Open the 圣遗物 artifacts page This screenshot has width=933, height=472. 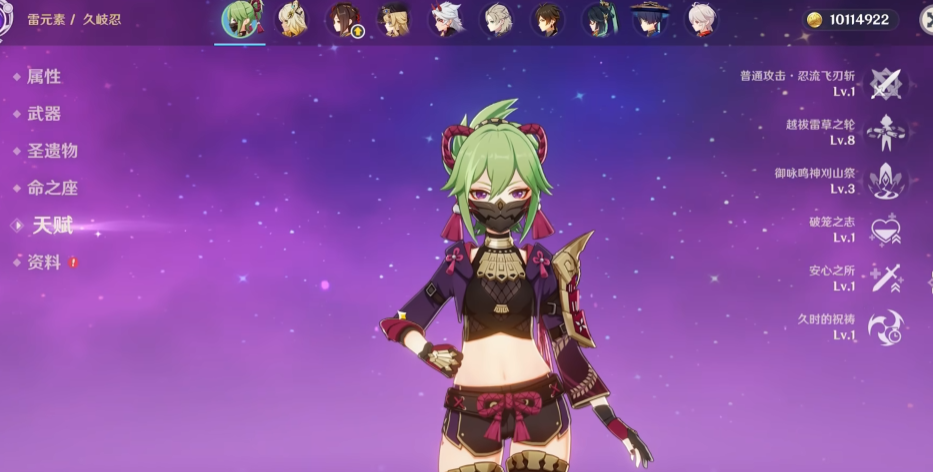point(51,151)
